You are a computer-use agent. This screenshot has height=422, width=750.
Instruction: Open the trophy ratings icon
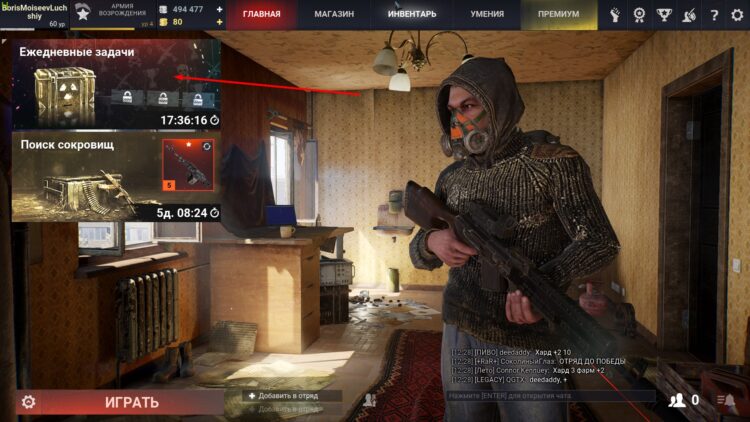pyautogui.click(x=664, y=15)
